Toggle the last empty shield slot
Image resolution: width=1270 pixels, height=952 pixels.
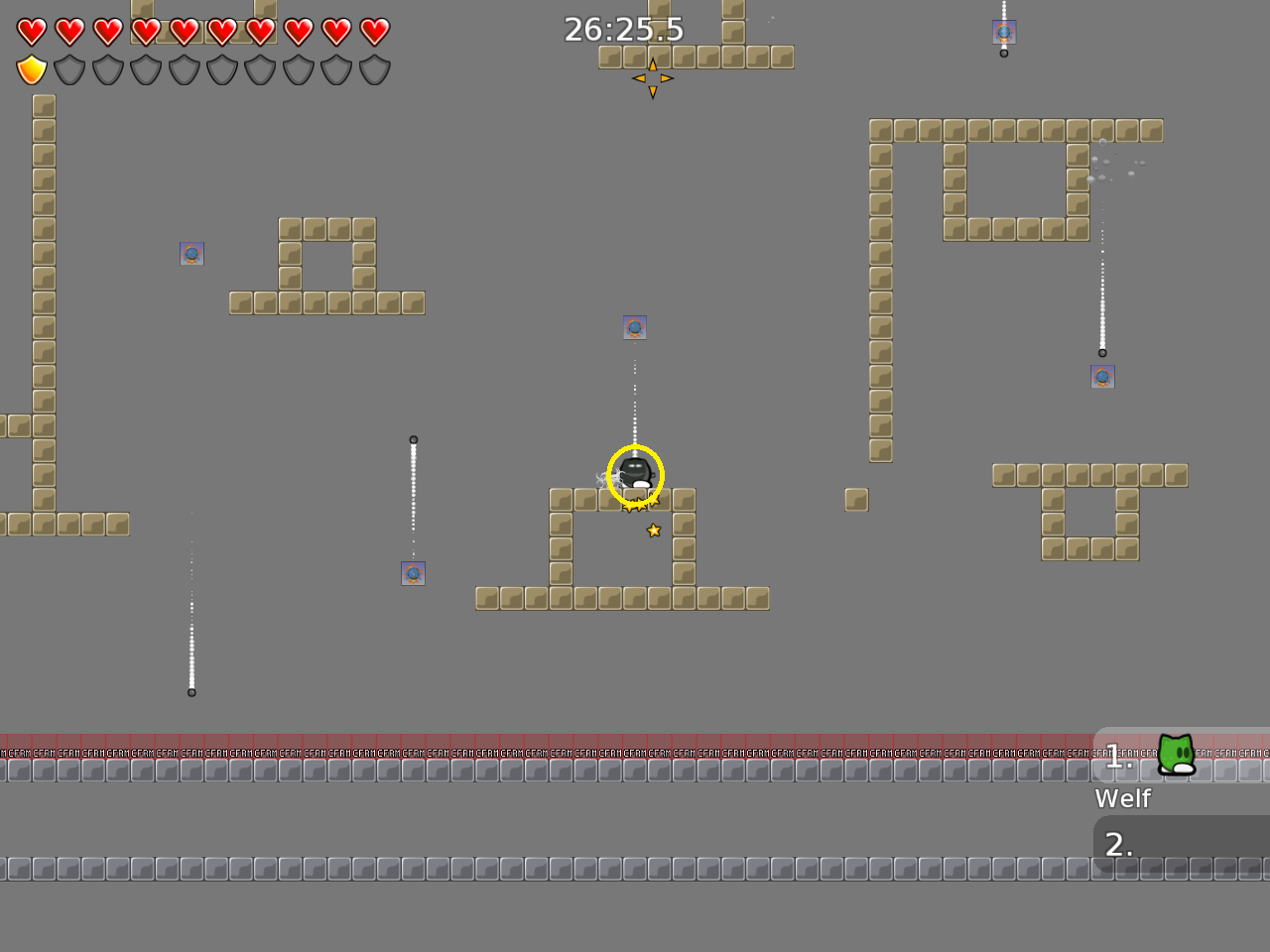[x=374, y=69]
